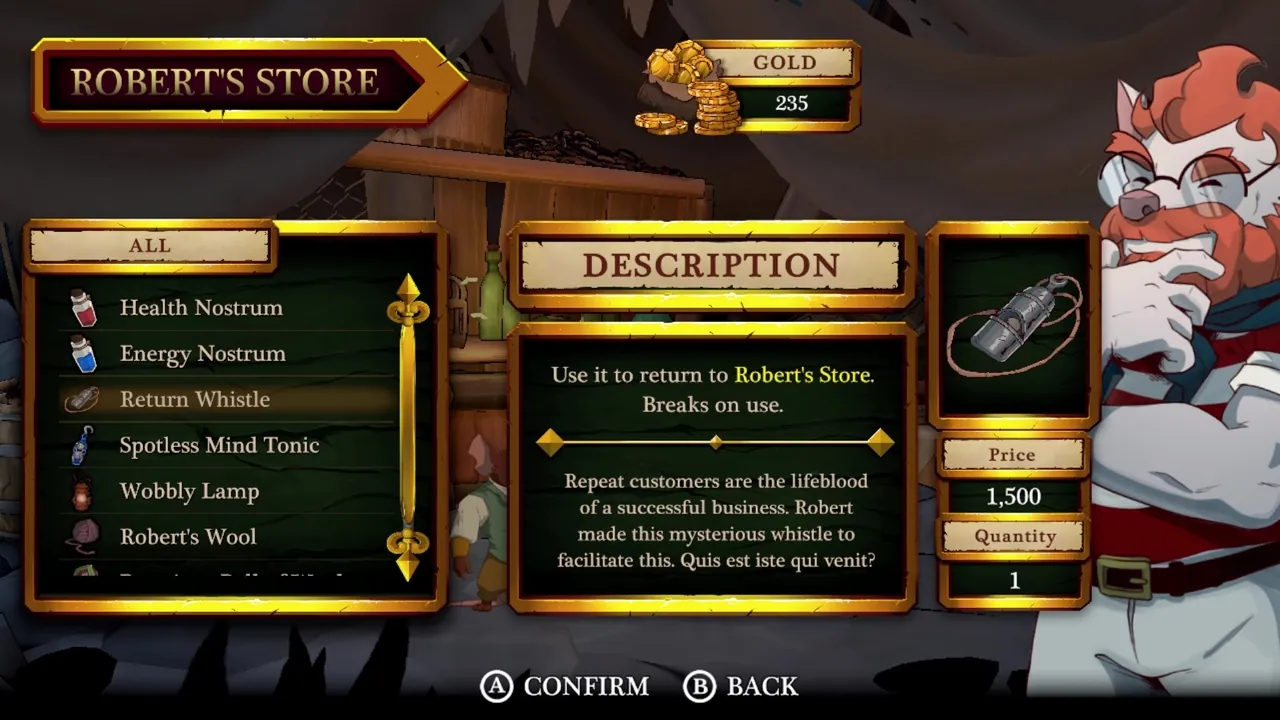
Task: Click the Energy Nostrum flask icon
Action: point(83,354)
